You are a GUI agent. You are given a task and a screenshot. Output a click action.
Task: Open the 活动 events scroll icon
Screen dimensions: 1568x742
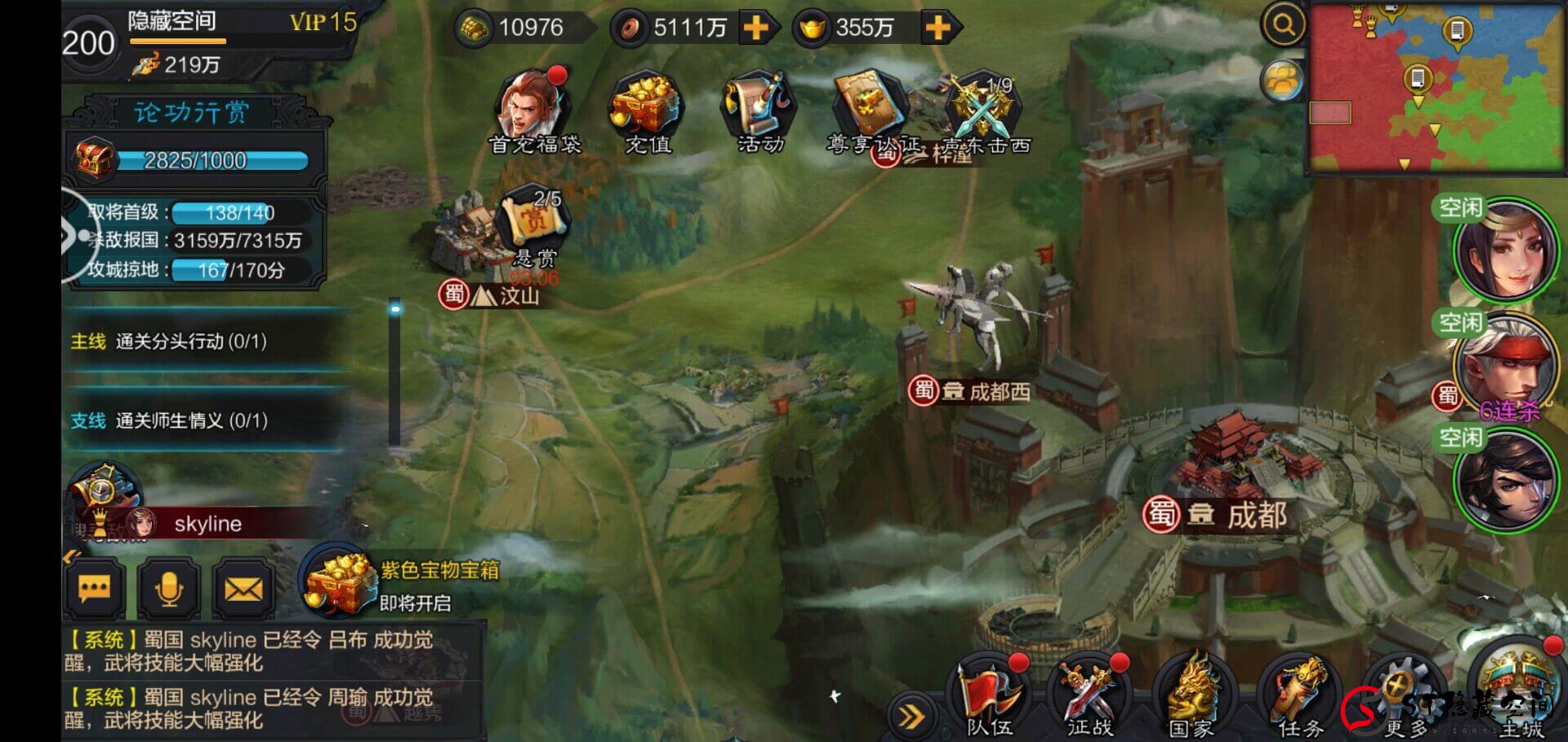click(x=759, y=110)
